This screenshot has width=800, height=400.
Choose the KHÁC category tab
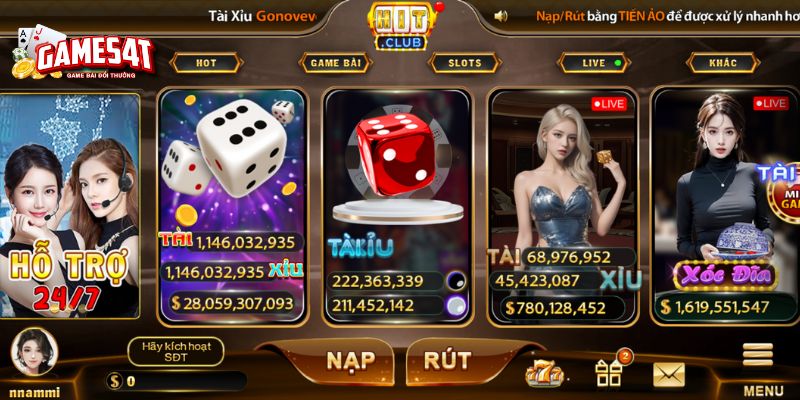click(x=723, y=63)
